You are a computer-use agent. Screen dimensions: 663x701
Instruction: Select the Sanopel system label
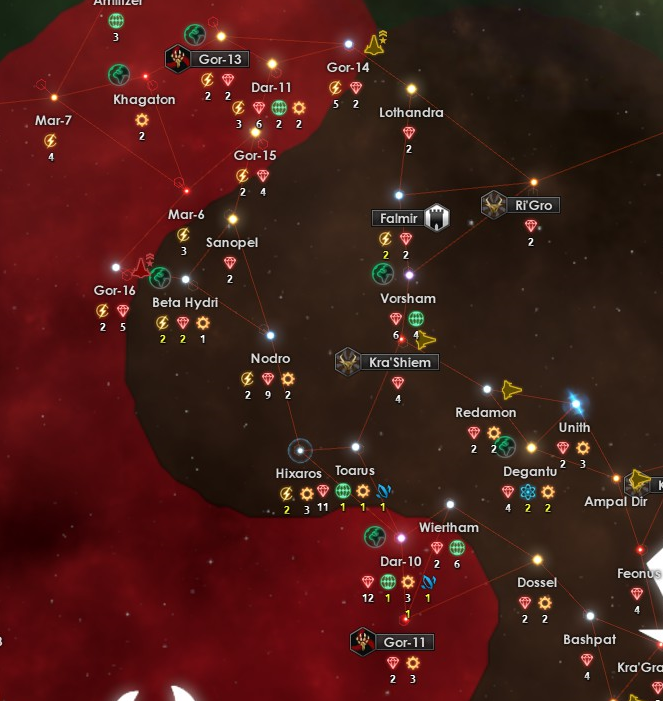tap(232, 243)
